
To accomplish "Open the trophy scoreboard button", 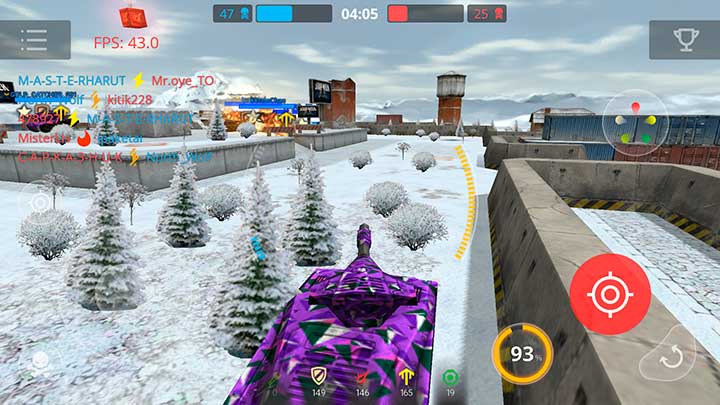I will (684, 40).
